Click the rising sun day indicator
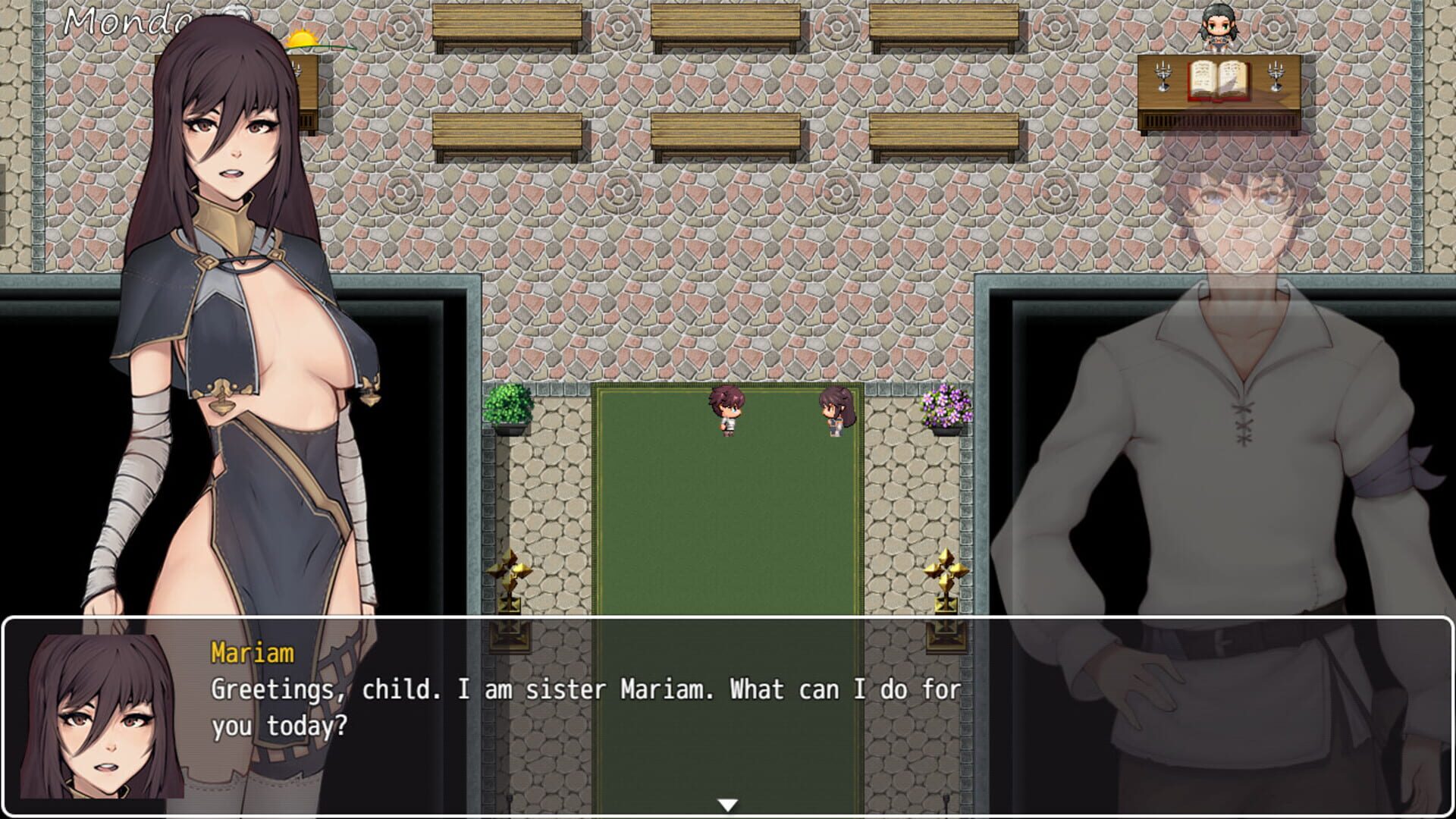1456x819 pixels. point(301,39)
